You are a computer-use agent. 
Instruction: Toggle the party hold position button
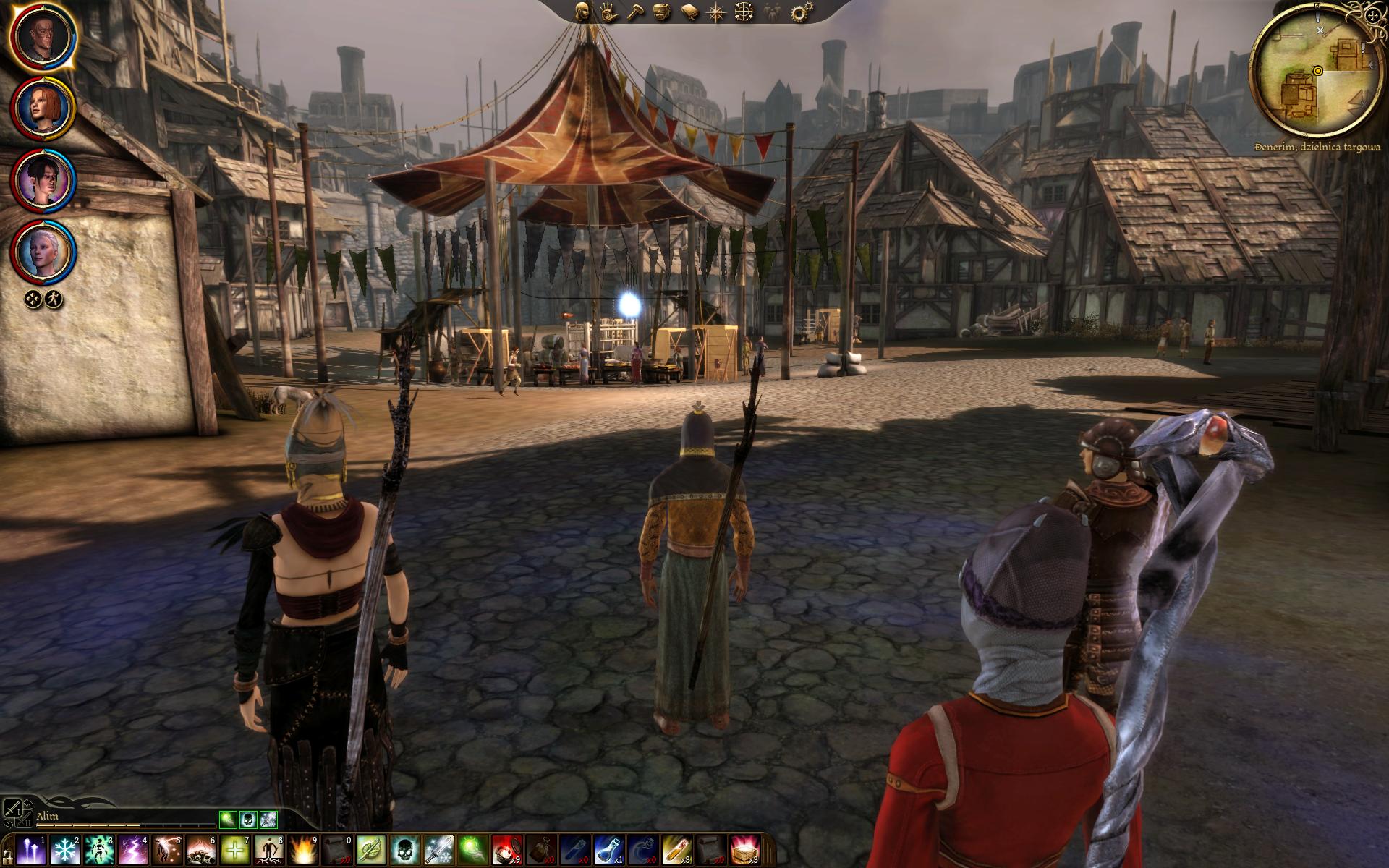(x=54, y=298)
